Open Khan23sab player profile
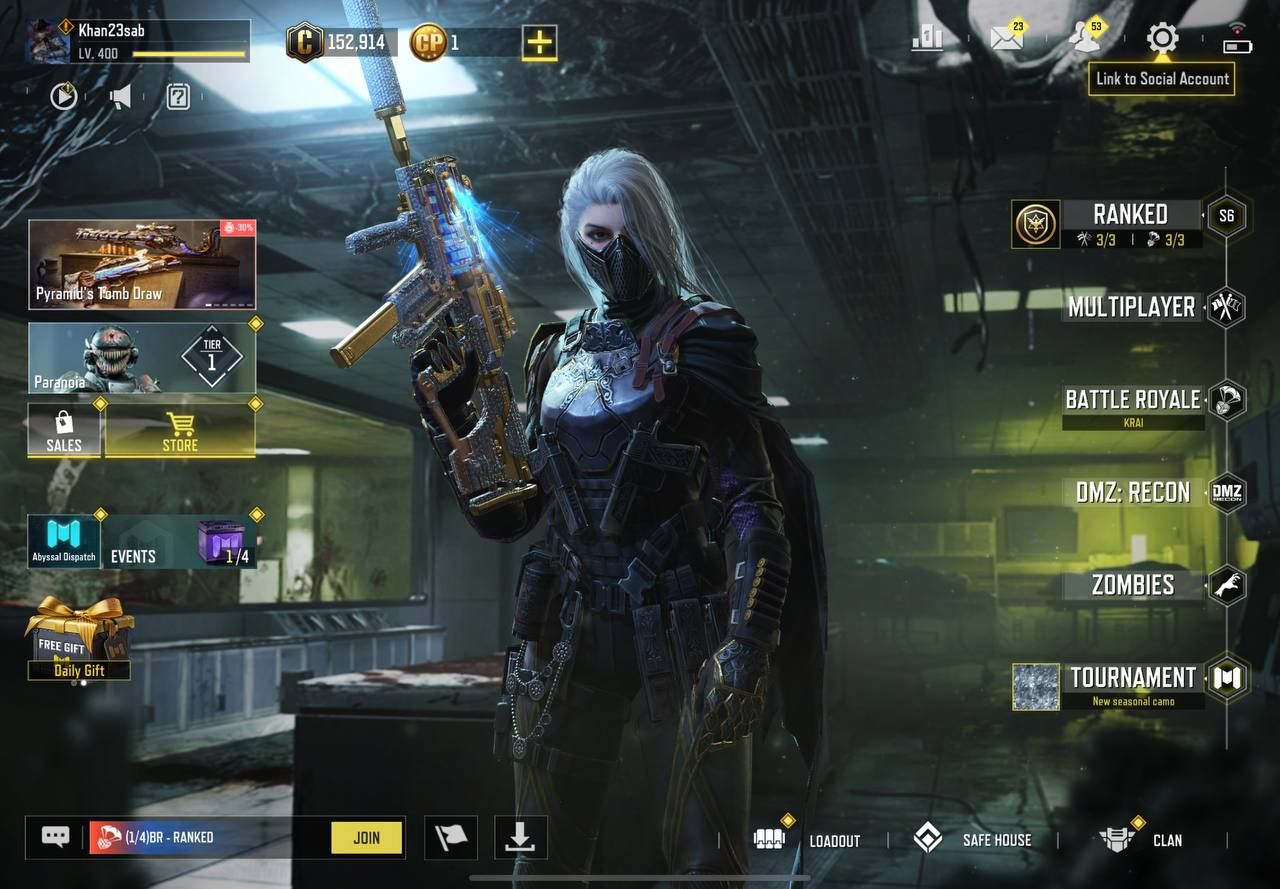 point(137,41)
